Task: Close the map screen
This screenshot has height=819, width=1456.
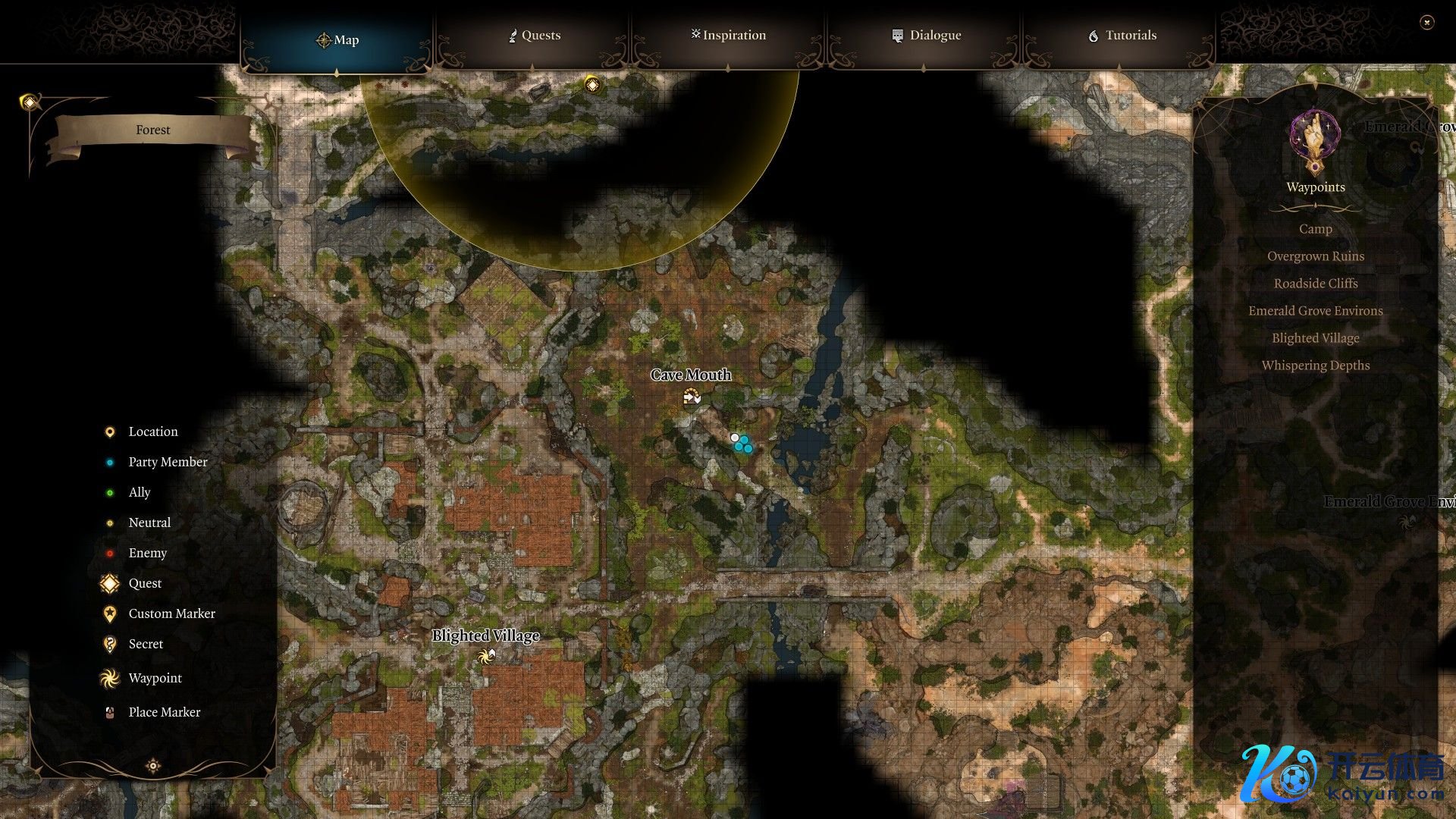Action: pos(1426,23)
